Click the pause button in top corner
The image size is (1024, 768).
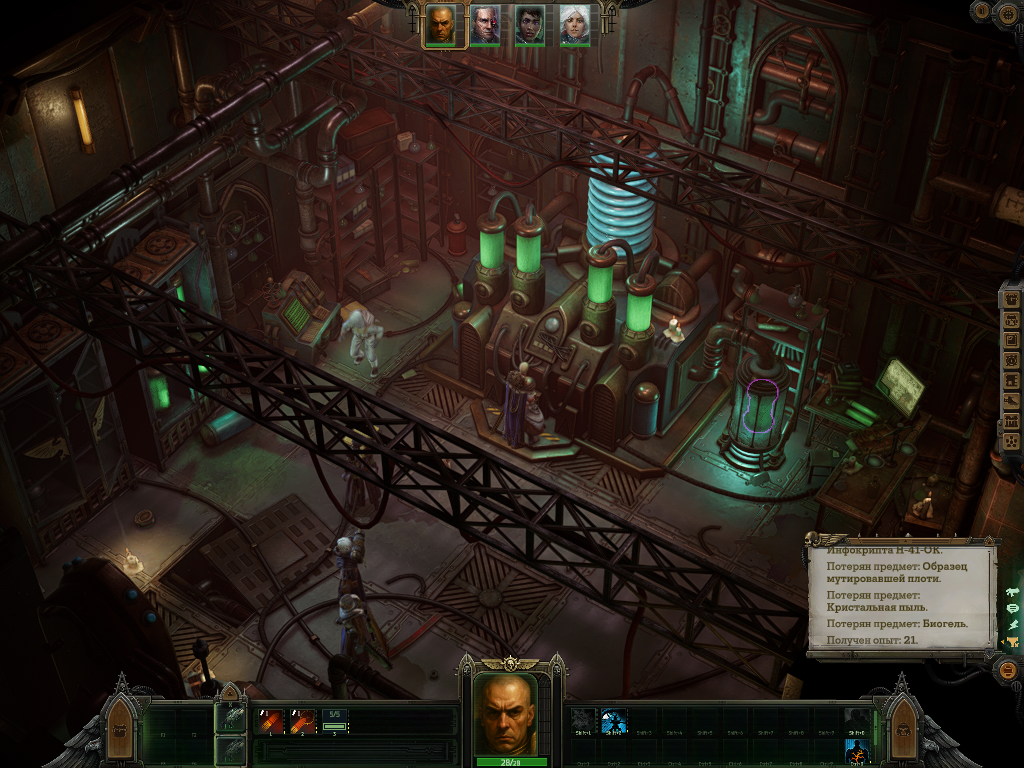point(981,11)
